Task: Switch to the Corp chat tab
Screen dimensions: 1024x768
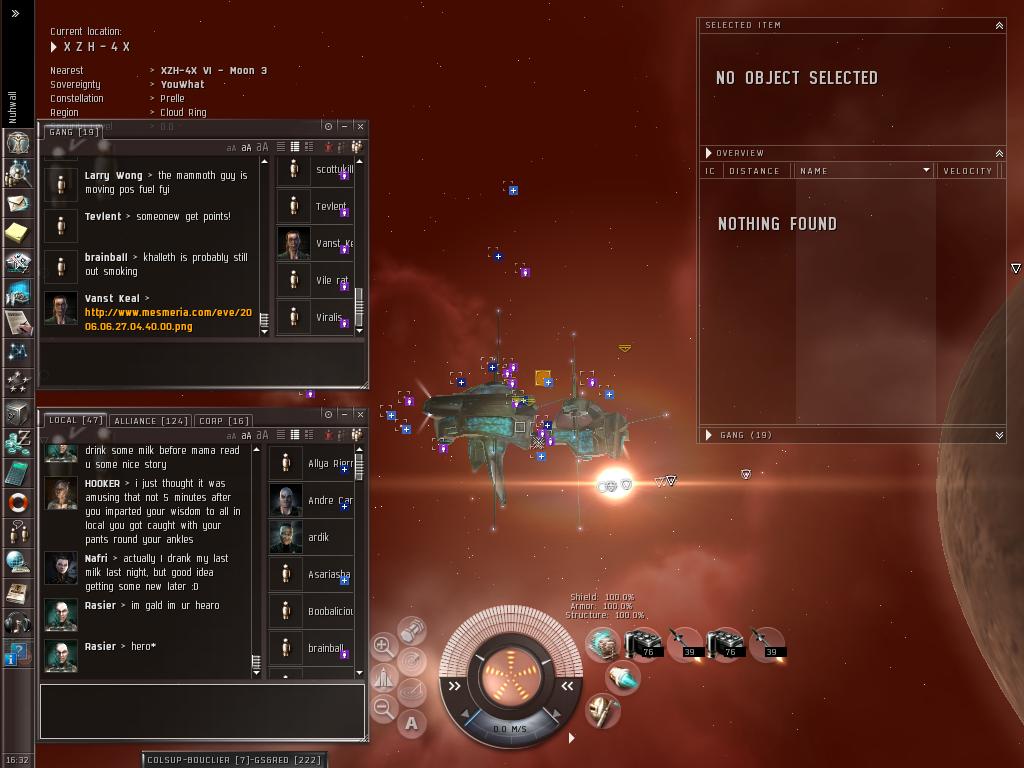Action: pyautogui.click(x=223, y=421)
